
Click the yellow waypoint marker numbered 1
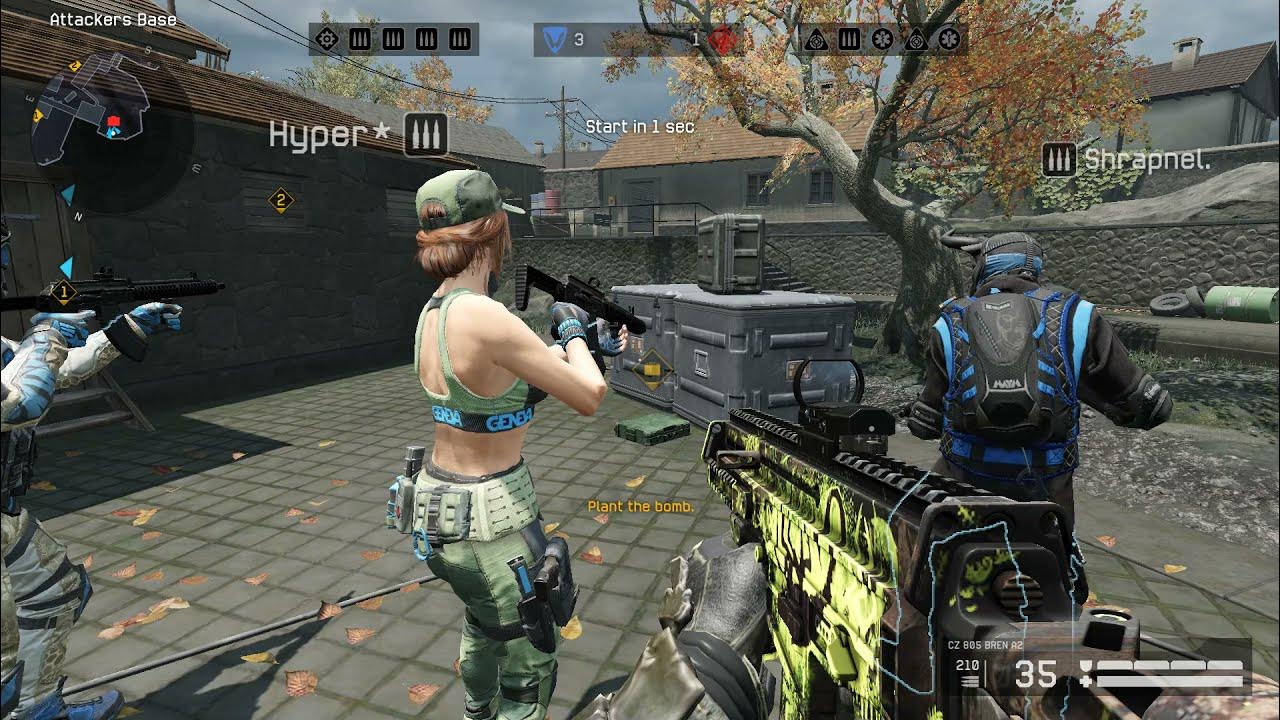point(63,293)
